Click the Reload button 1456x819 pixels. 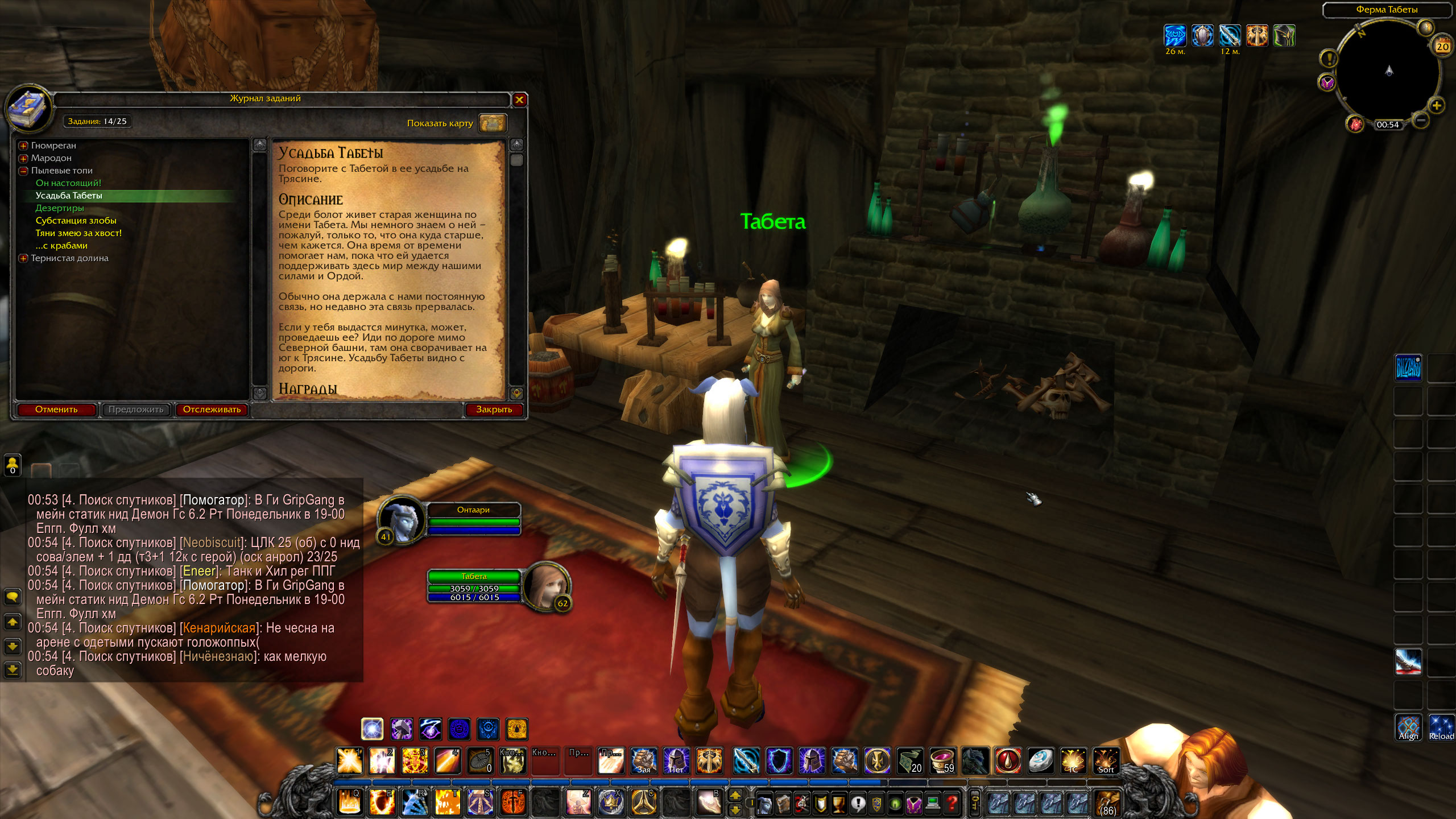(x=1441, y=728)
